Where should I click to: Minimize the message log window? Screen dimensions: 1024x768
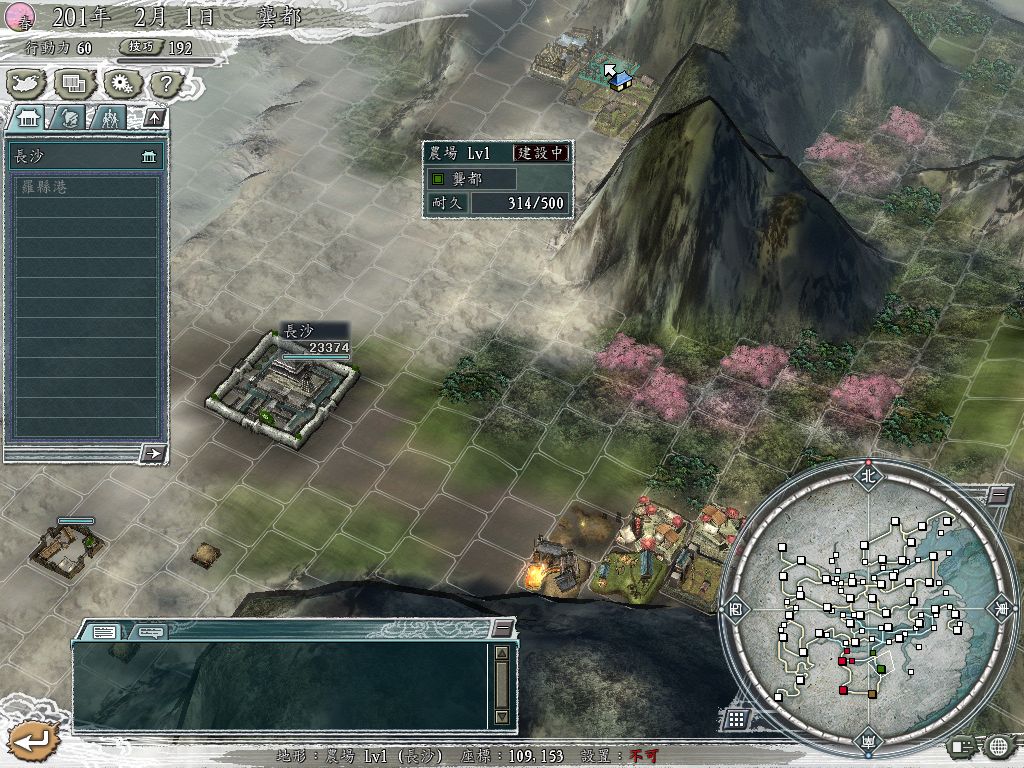[503, 628]
